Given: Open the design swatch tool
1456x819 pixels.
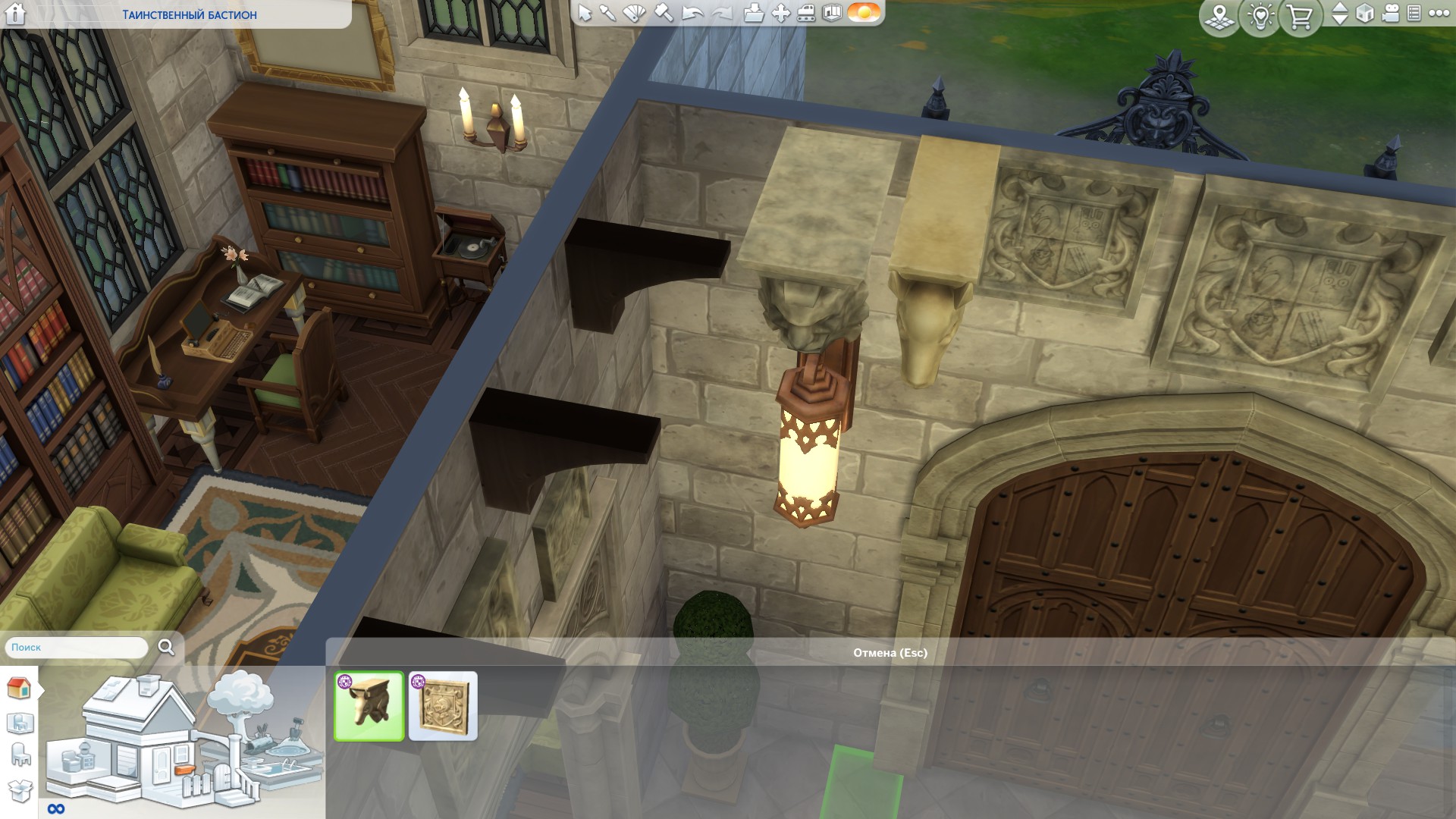Looking at the screenshot, I should [x=634, y=13].
